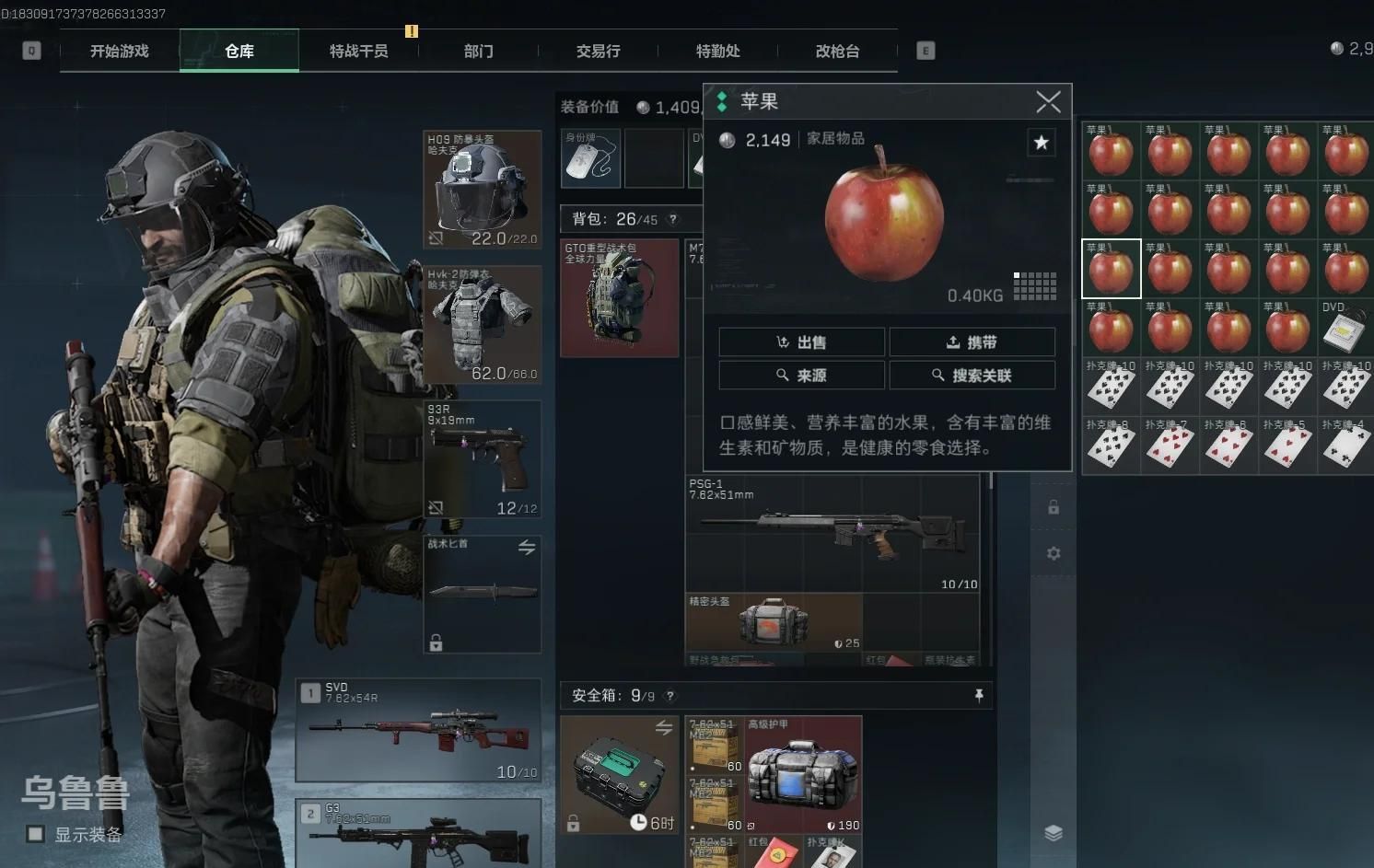Open the 特勤处 menu tab
1374x868 pixels.
point(717,51)
